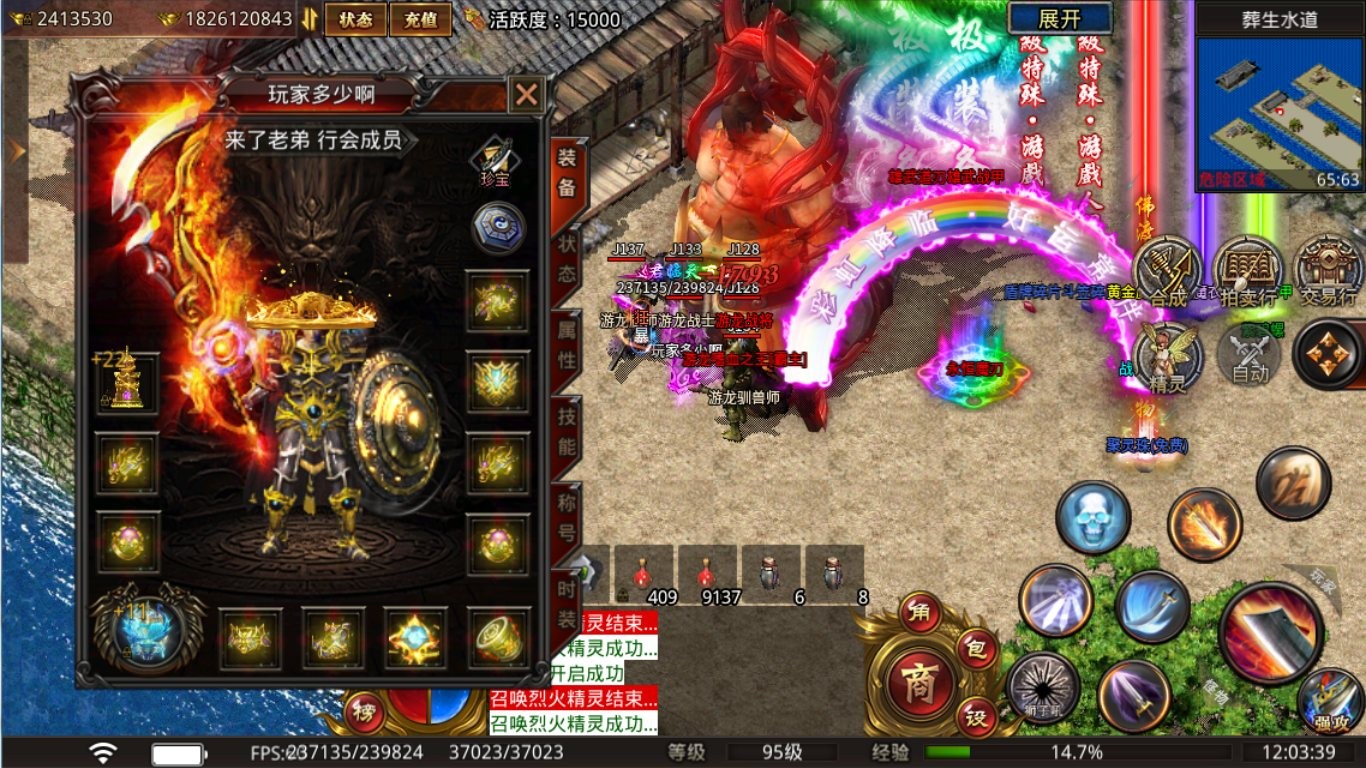Use the red potion with 9137 count

pyautogui.click(x=708, y=575)
